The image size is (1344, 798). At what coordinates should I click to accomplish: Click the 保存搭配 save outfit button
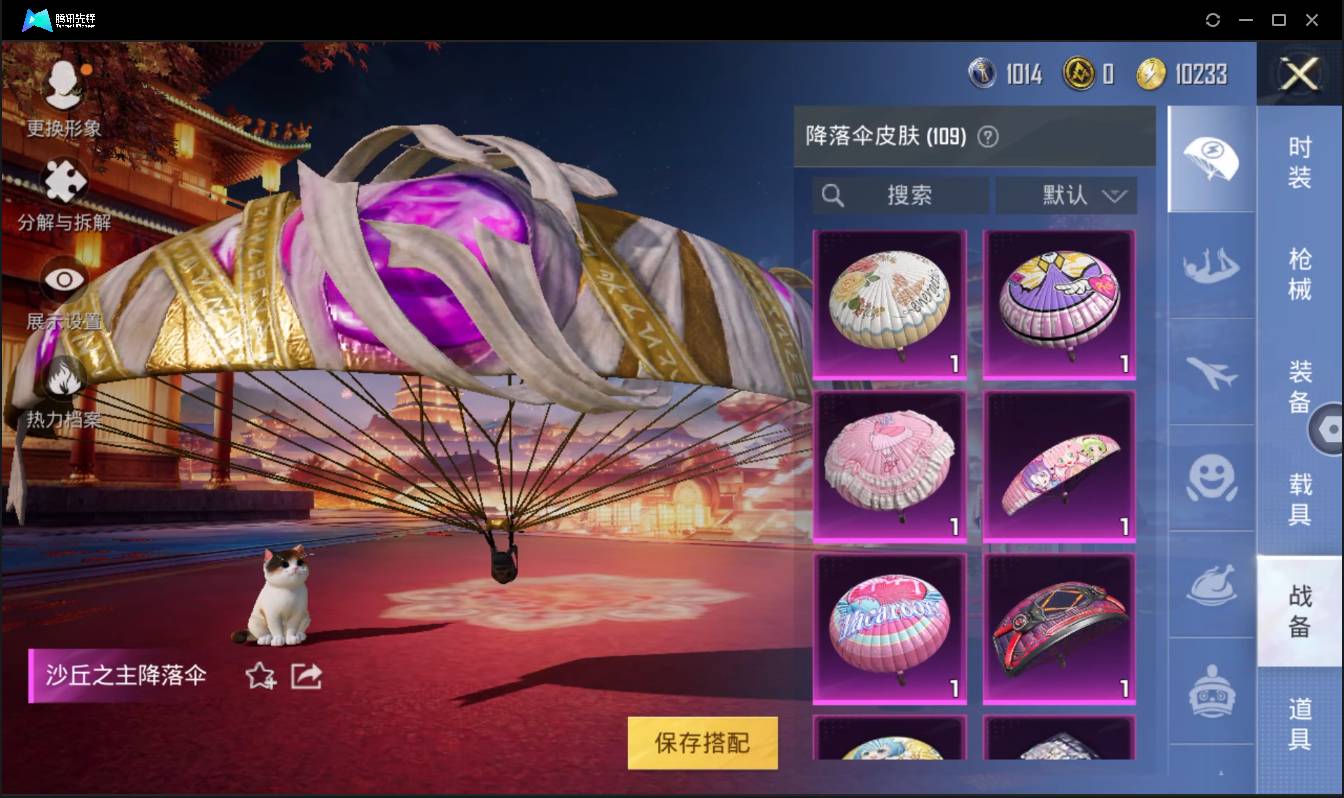tap(701, 743)
